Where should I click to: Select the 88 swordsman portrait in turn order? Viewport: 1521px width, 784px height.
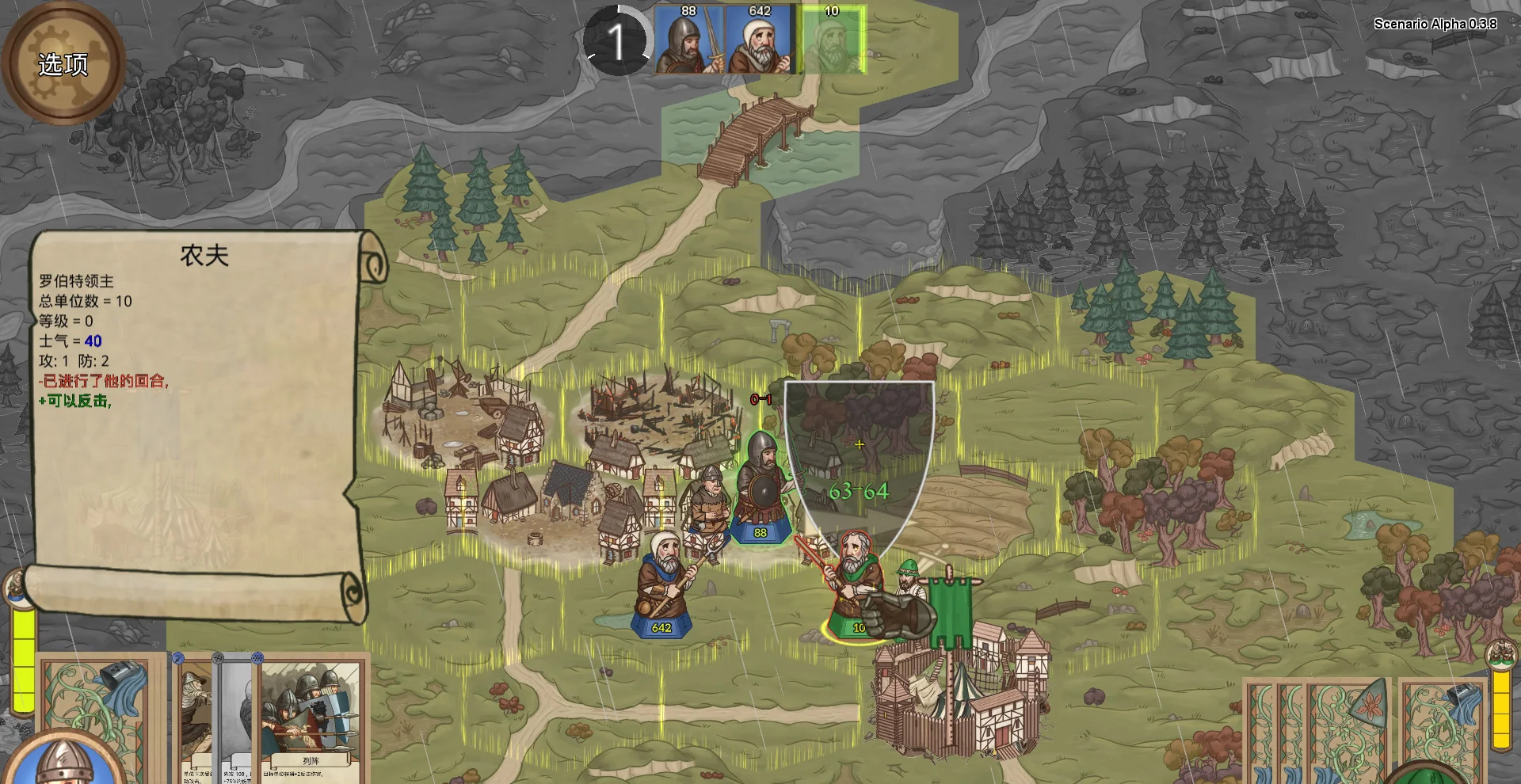(688, 41)
